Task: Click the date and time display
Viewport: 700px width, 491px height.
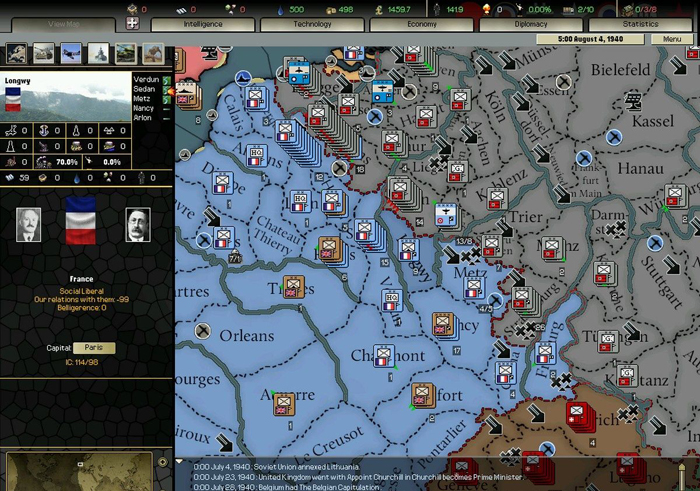Action: click(x=592, y=39)
